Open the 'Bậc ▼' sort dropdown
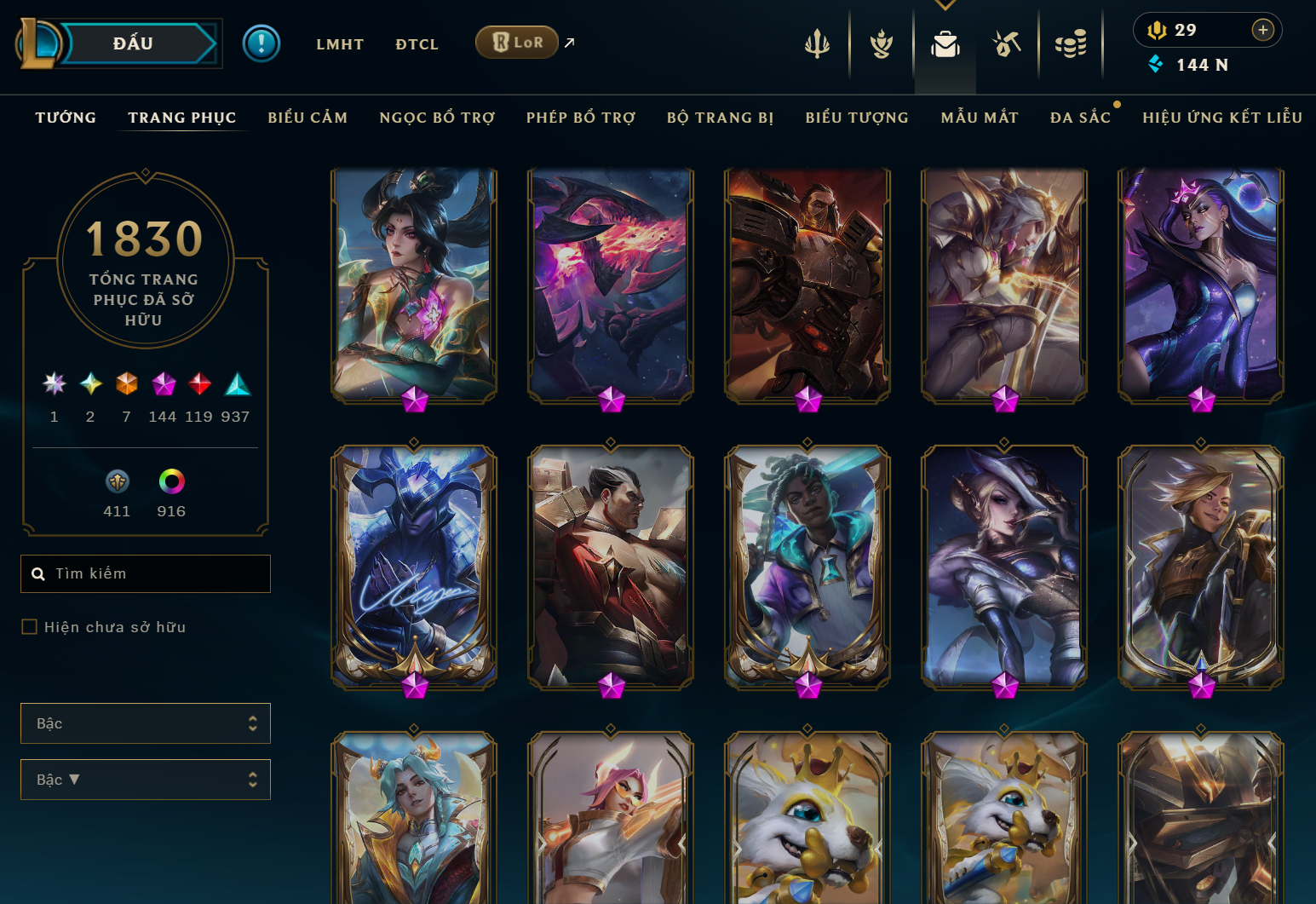 (x=145, y=779)
